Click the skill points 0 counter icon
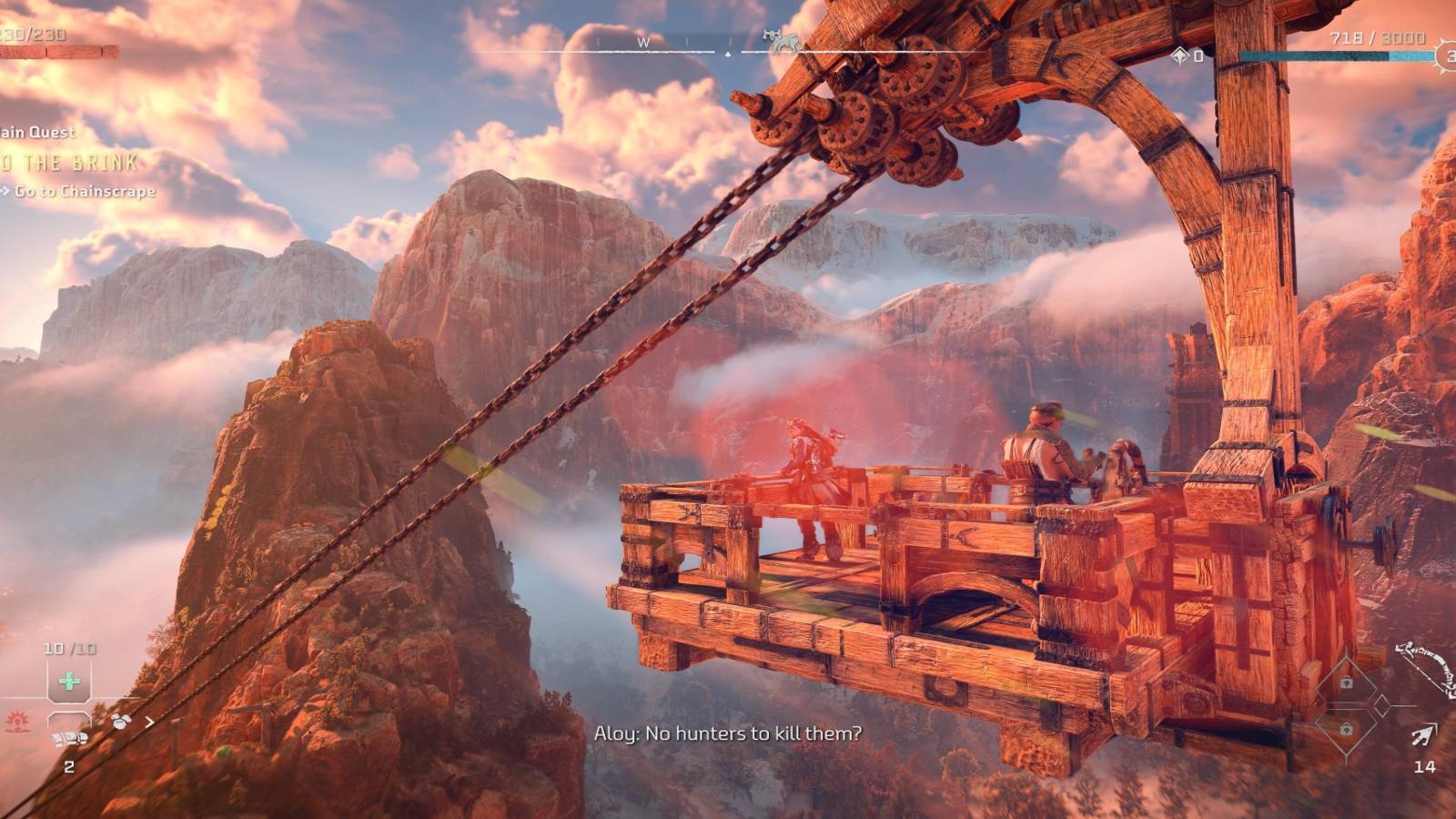 coord(1195,55)
